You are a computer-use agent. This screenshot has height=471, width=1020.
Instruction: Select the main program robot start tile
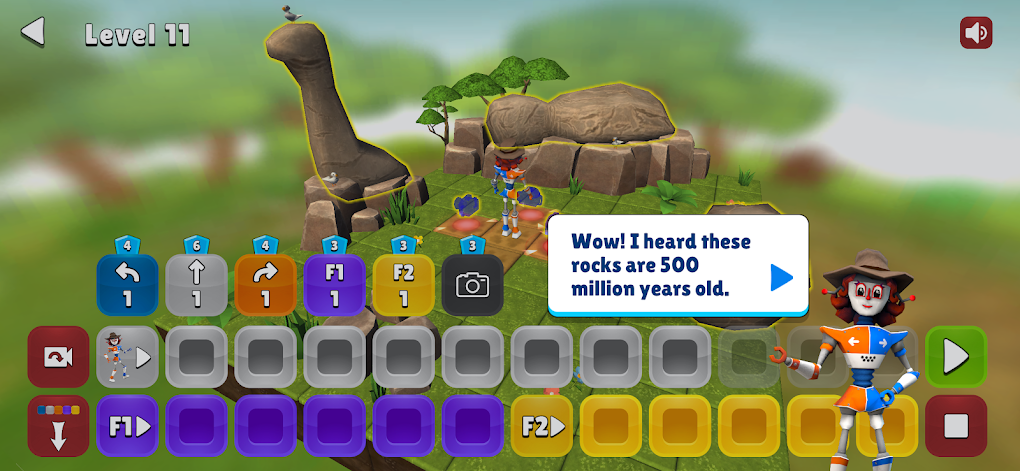point(128,356)
